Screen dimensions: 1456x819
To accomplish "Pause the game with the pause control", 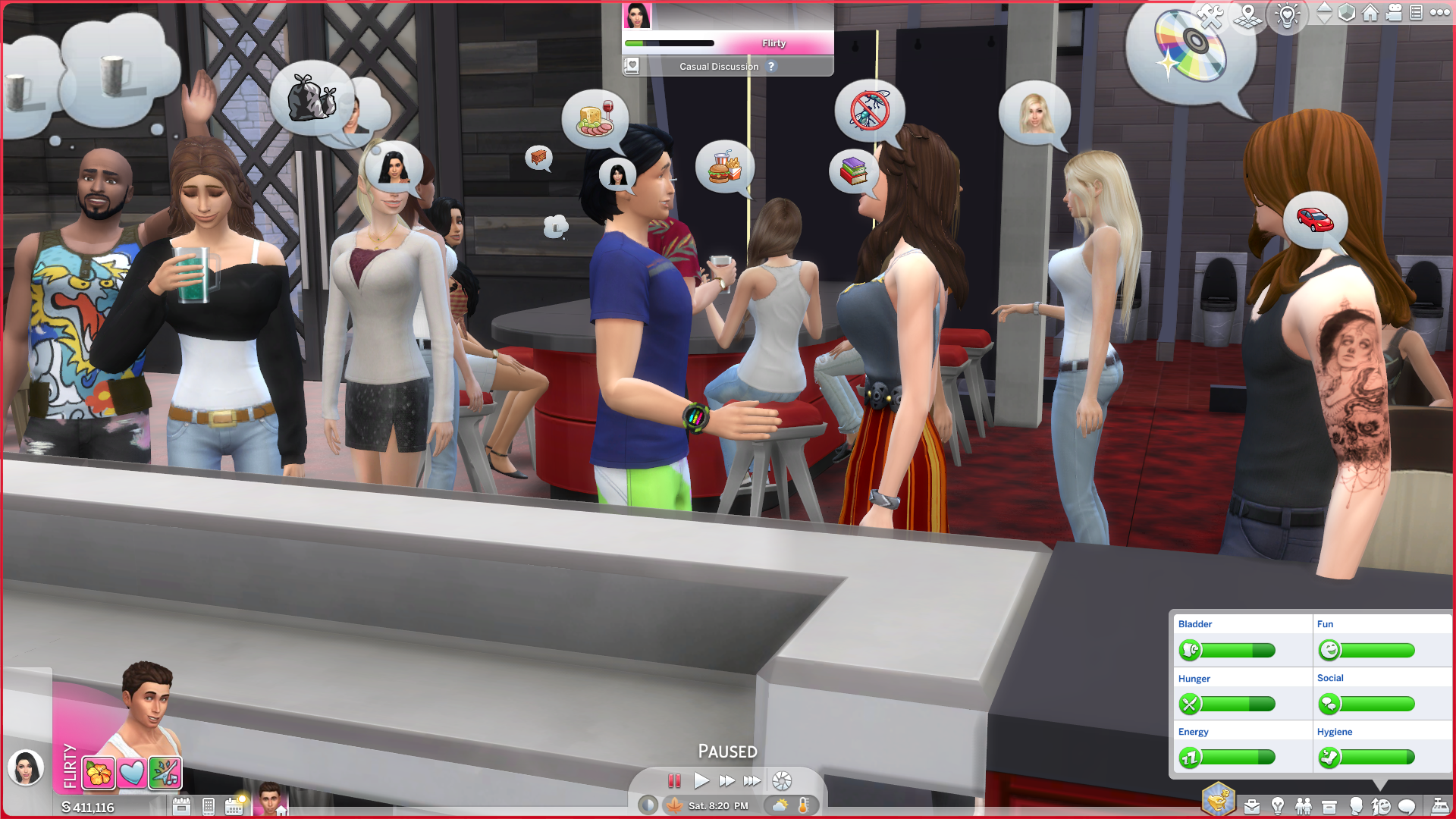I will click(675, 781).
